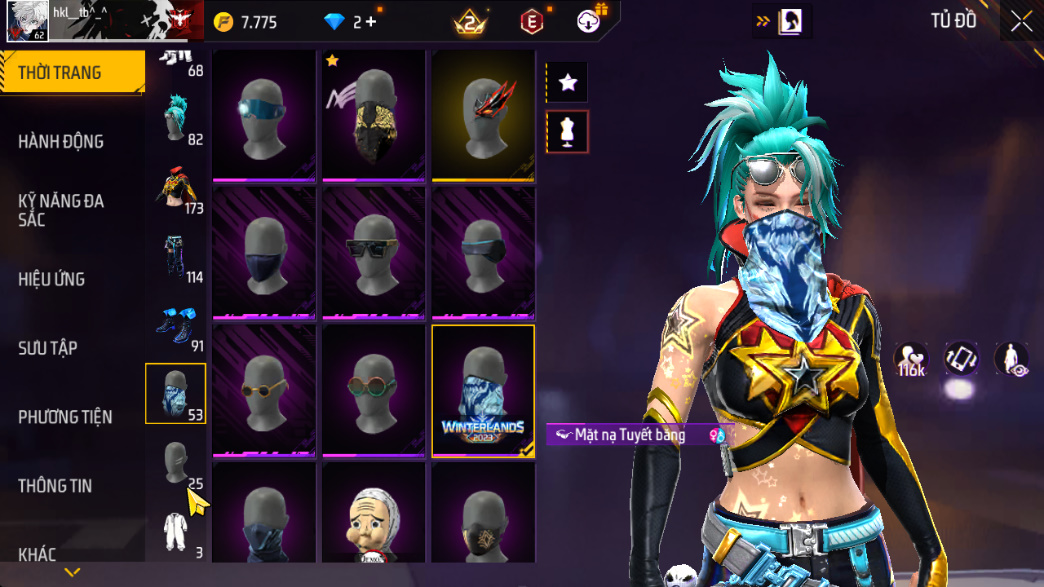The width and height of the screenshot is (1044, 587).
Task: Open the Hiệu Ứng category
Action: 51,279
